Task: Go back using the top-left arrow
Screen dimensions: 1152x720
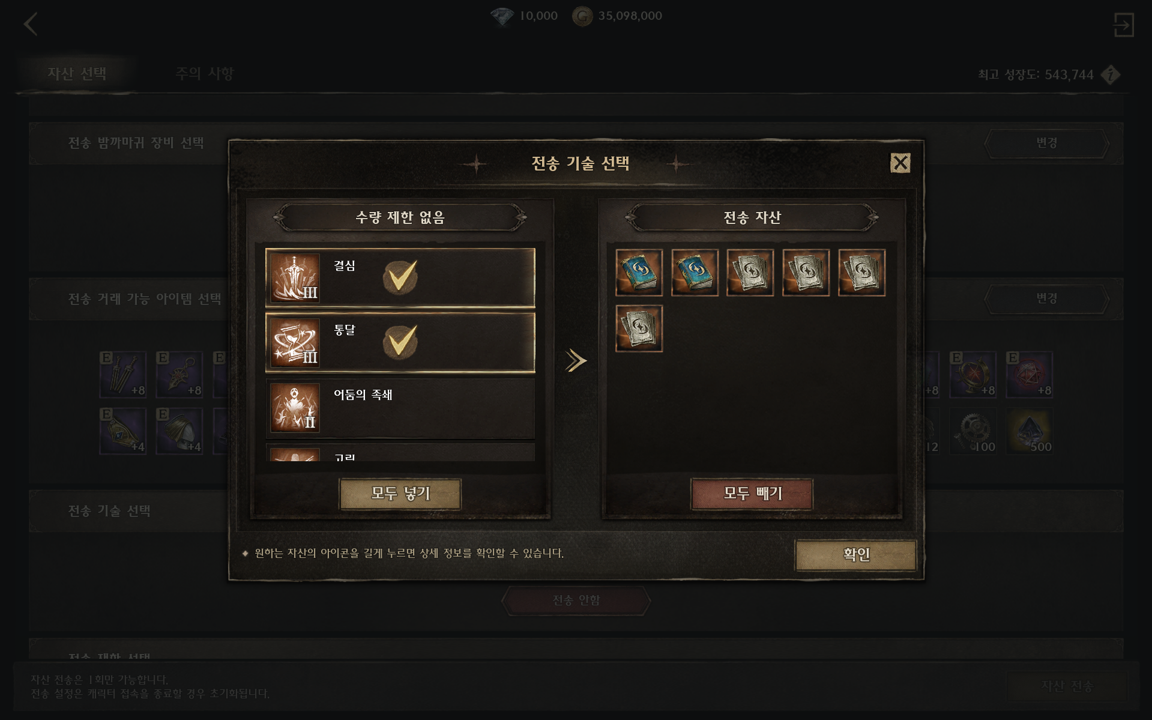Action: [x=31, y=24]
